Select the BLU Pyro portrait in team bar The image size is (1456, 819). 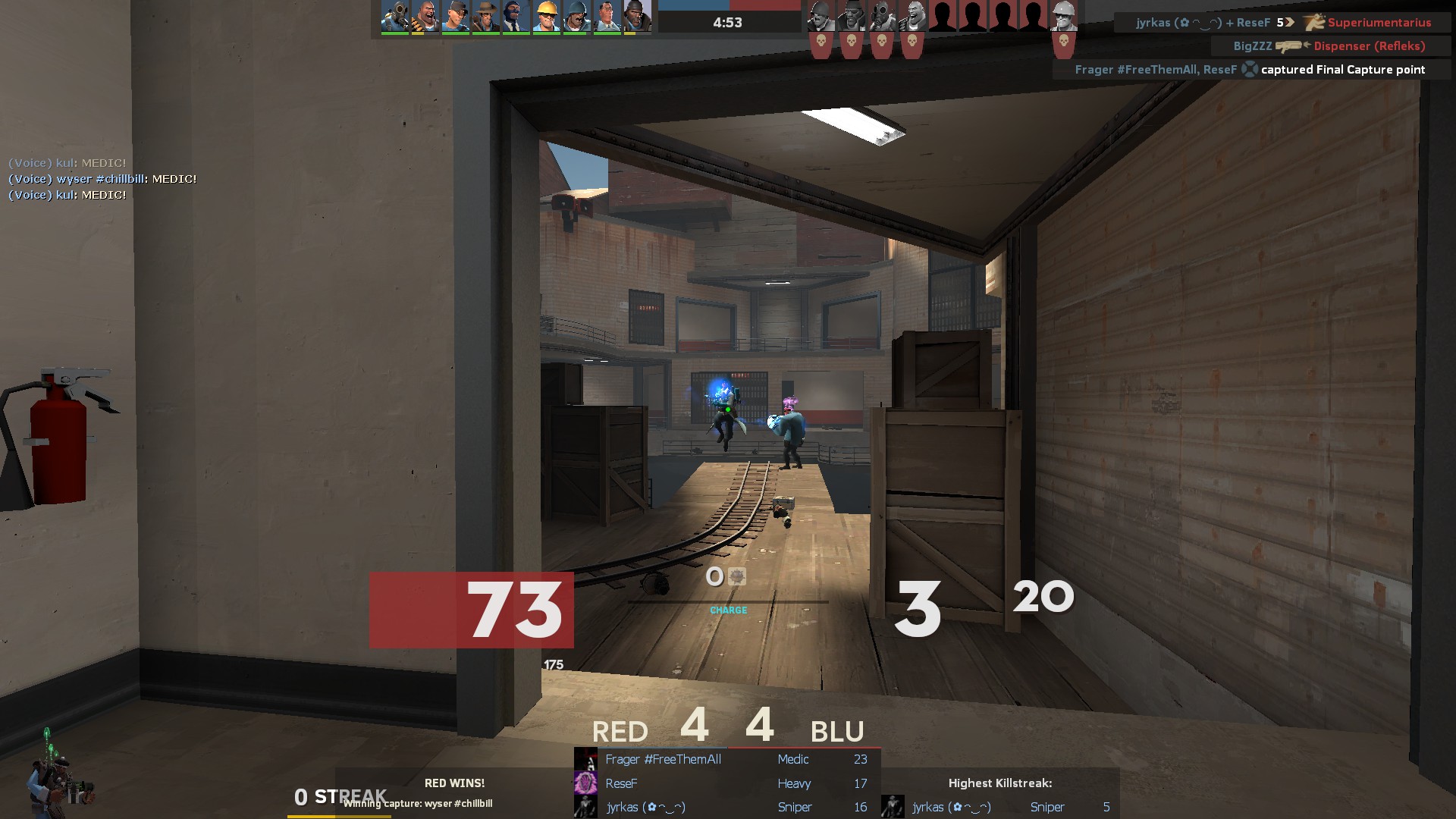(395, 16)
